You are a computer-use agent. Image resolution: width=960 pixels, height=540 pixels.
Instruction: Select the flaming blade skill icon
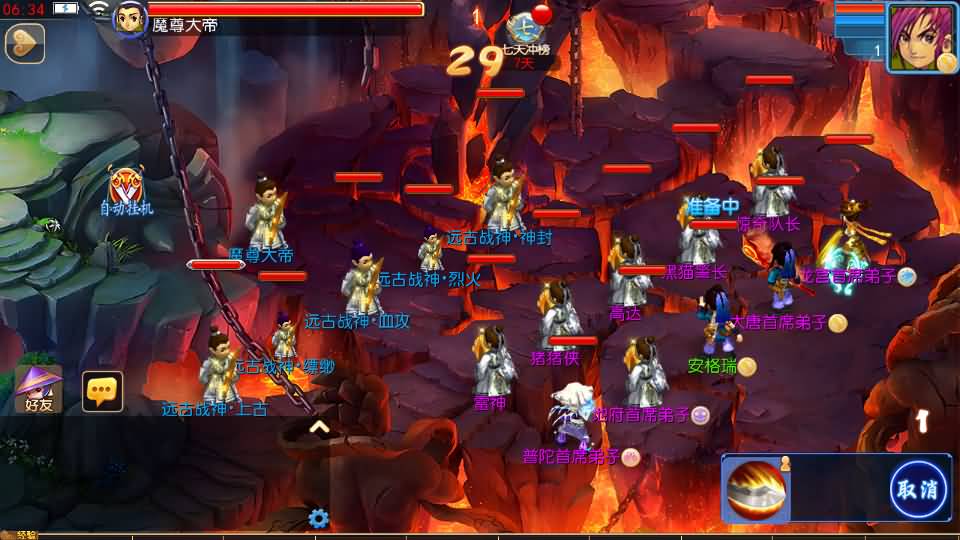click(758, 489)
